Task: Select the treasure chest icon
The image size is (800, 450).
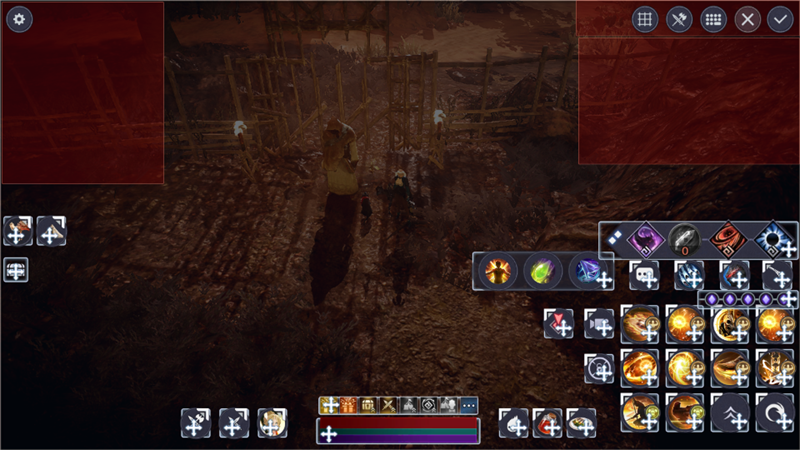Action: click(369, 405)
